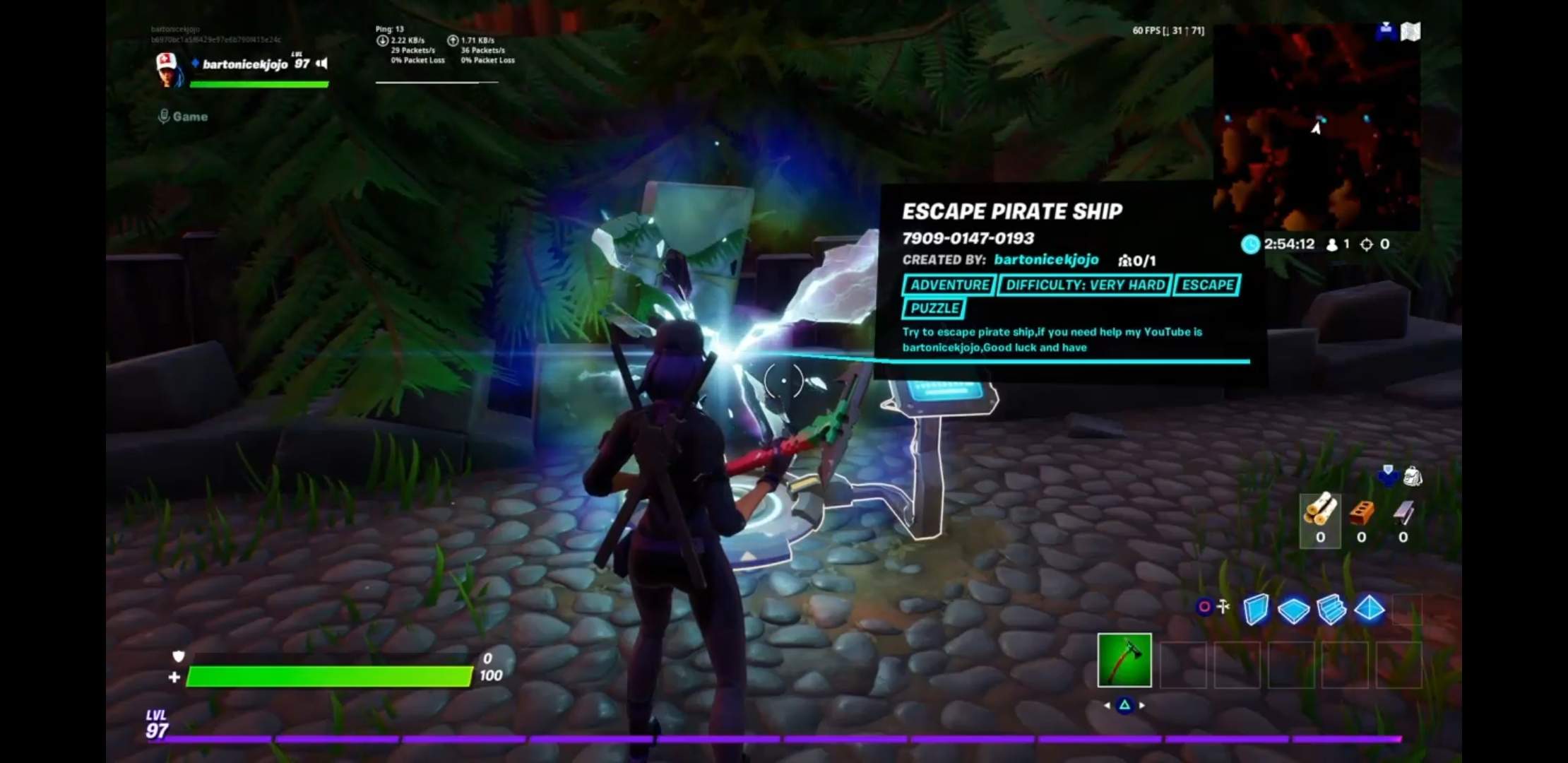Click the ADVENTURE tag
Screen dimensions: 1568x763
click(x=949, y=285)
